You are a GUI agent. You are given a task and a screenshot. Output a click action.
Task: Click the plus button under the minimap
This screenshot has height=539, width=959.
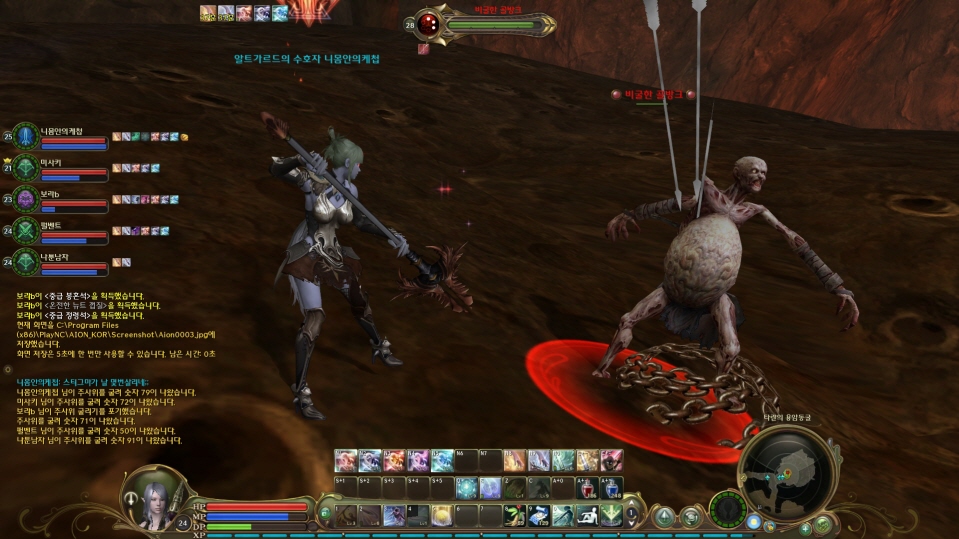[805, 528]
